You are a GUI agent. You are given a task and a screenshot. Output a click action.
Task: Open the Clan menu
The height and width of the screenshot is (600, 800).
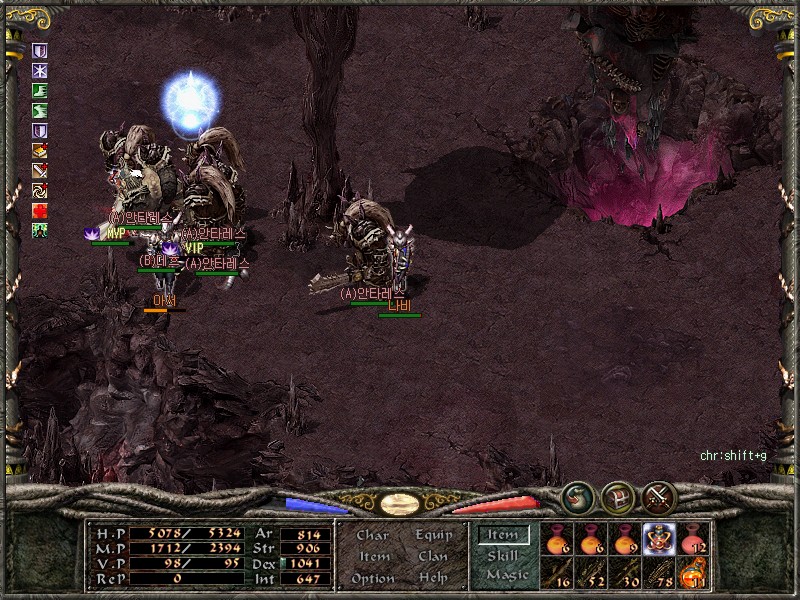coord(433,556)
